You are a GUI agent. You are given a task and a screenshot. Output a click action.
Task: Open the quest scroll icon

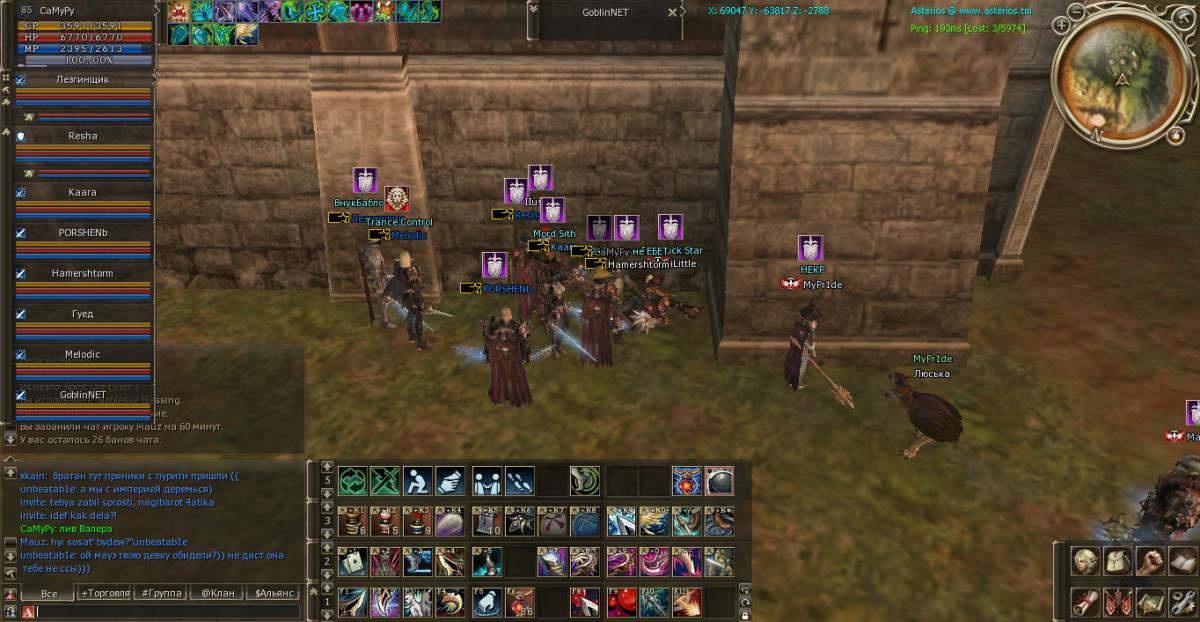point(1086,601)
